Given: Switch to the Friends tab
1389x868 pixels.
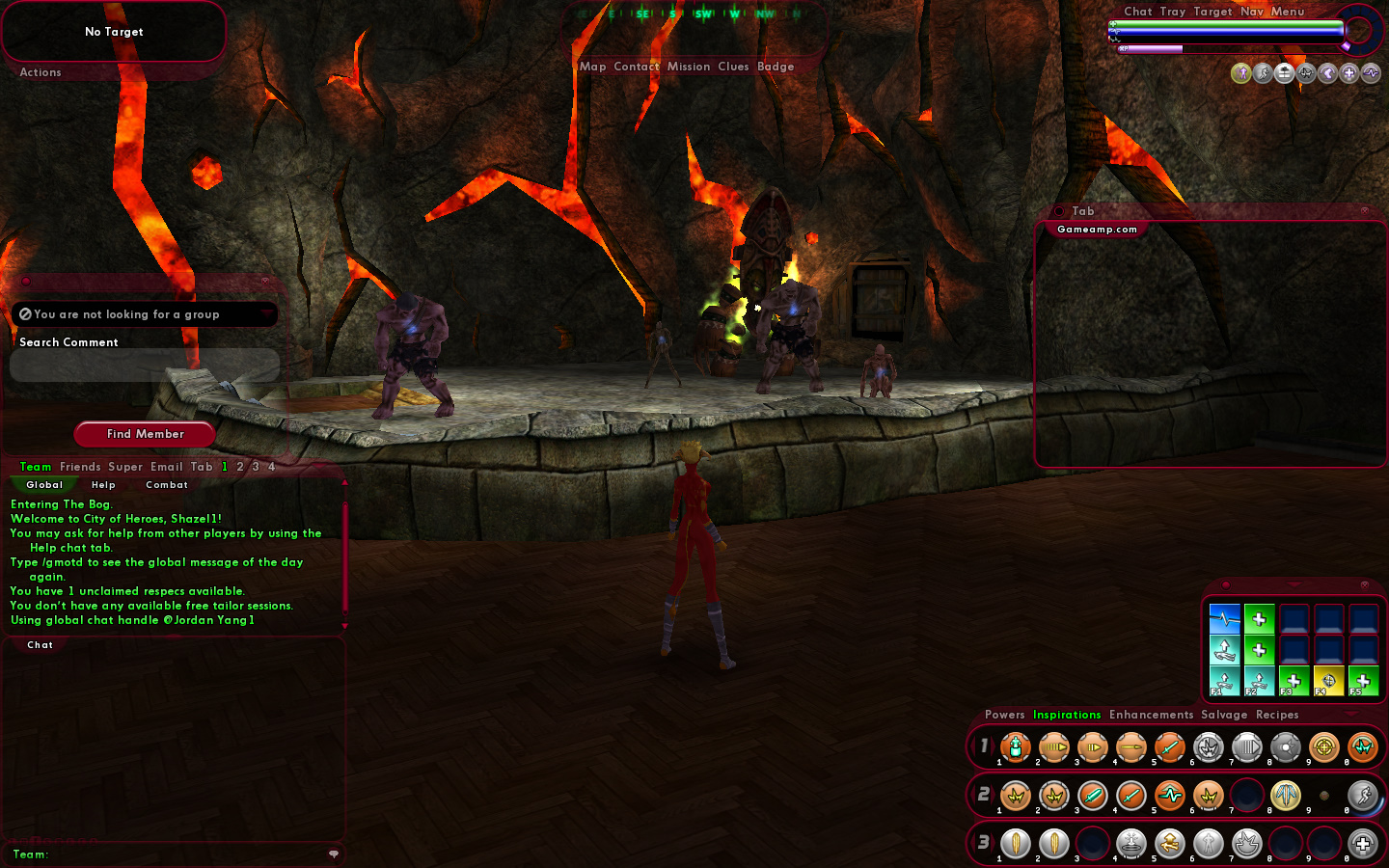Looking at the screenshot, I should click(80, 467).
